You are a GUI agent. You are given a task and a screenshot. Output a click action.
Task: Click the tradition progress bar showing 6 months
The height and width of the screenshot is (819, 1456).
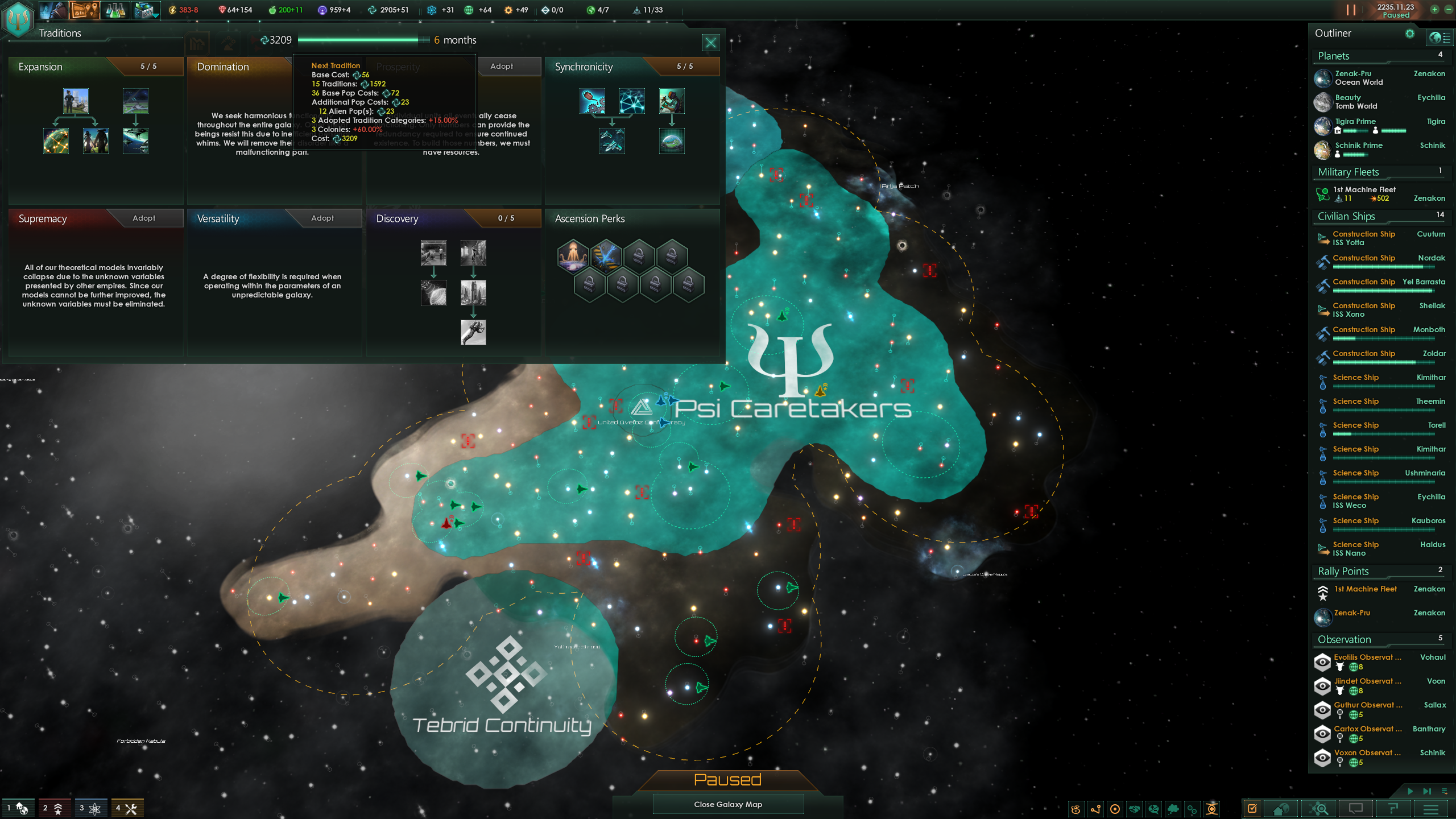pos(364,40)
